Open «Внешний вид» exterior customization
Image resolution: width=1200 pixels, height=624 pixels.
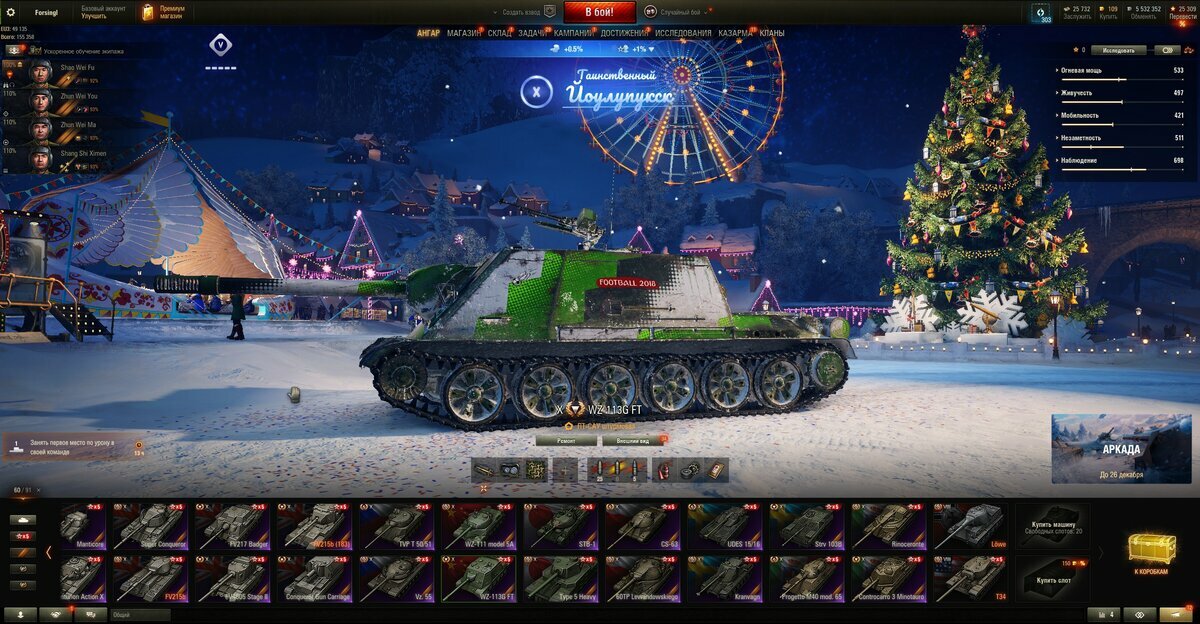pos(632,440)
